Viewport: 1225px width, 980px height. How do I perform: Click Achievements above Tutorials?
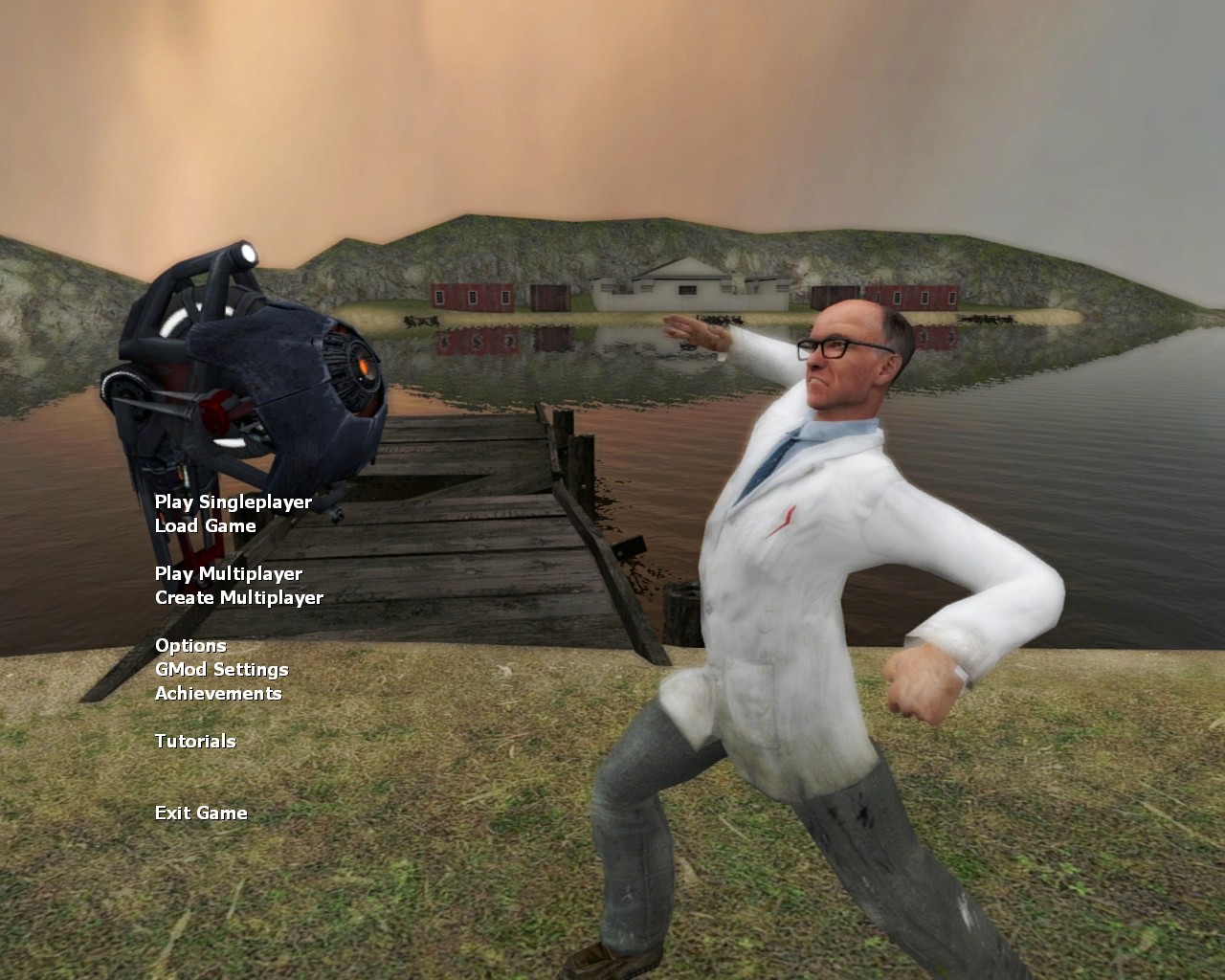(x=218, y=693)
